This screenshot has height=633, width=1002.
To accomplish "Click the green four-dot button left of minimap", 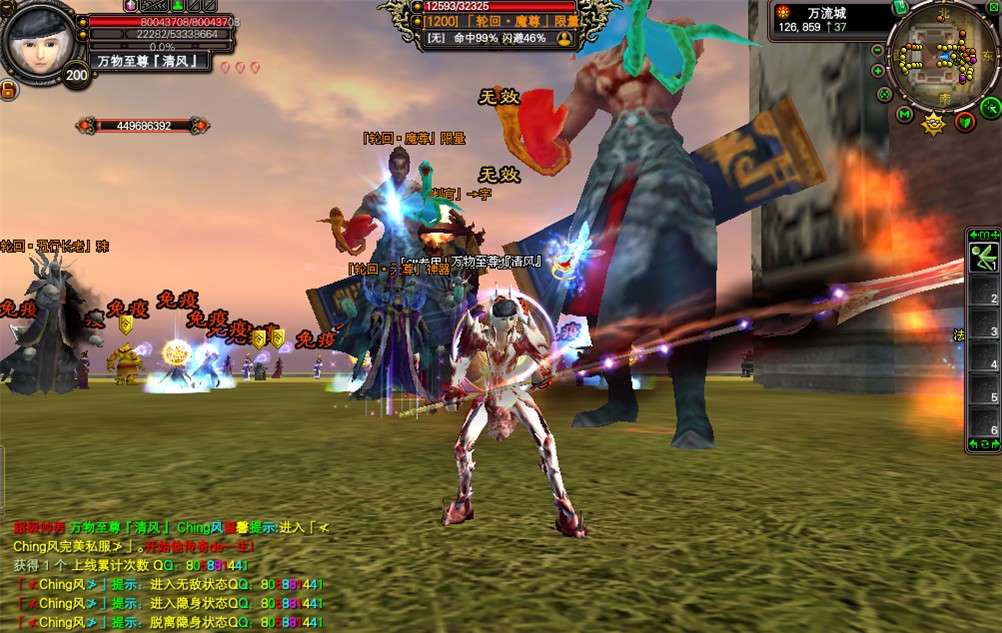I will point(884,95).
